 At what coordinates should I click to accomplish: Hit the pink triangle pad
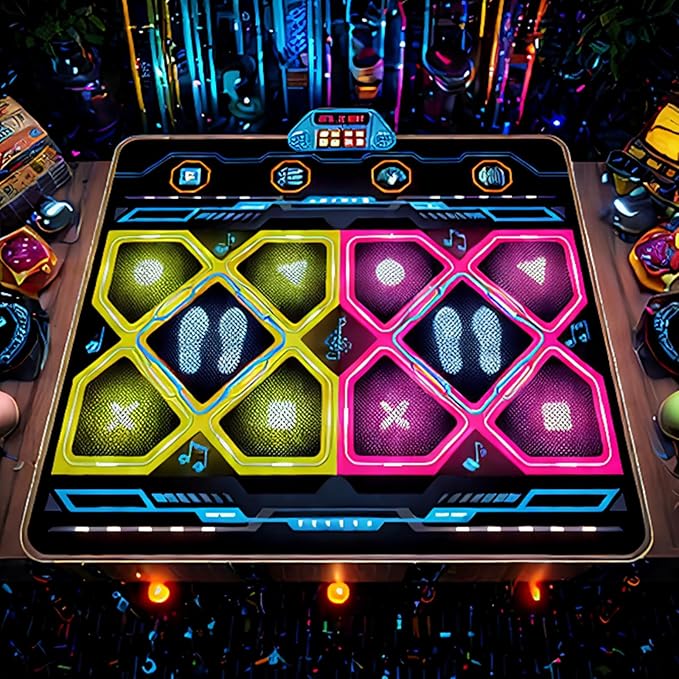534,270
